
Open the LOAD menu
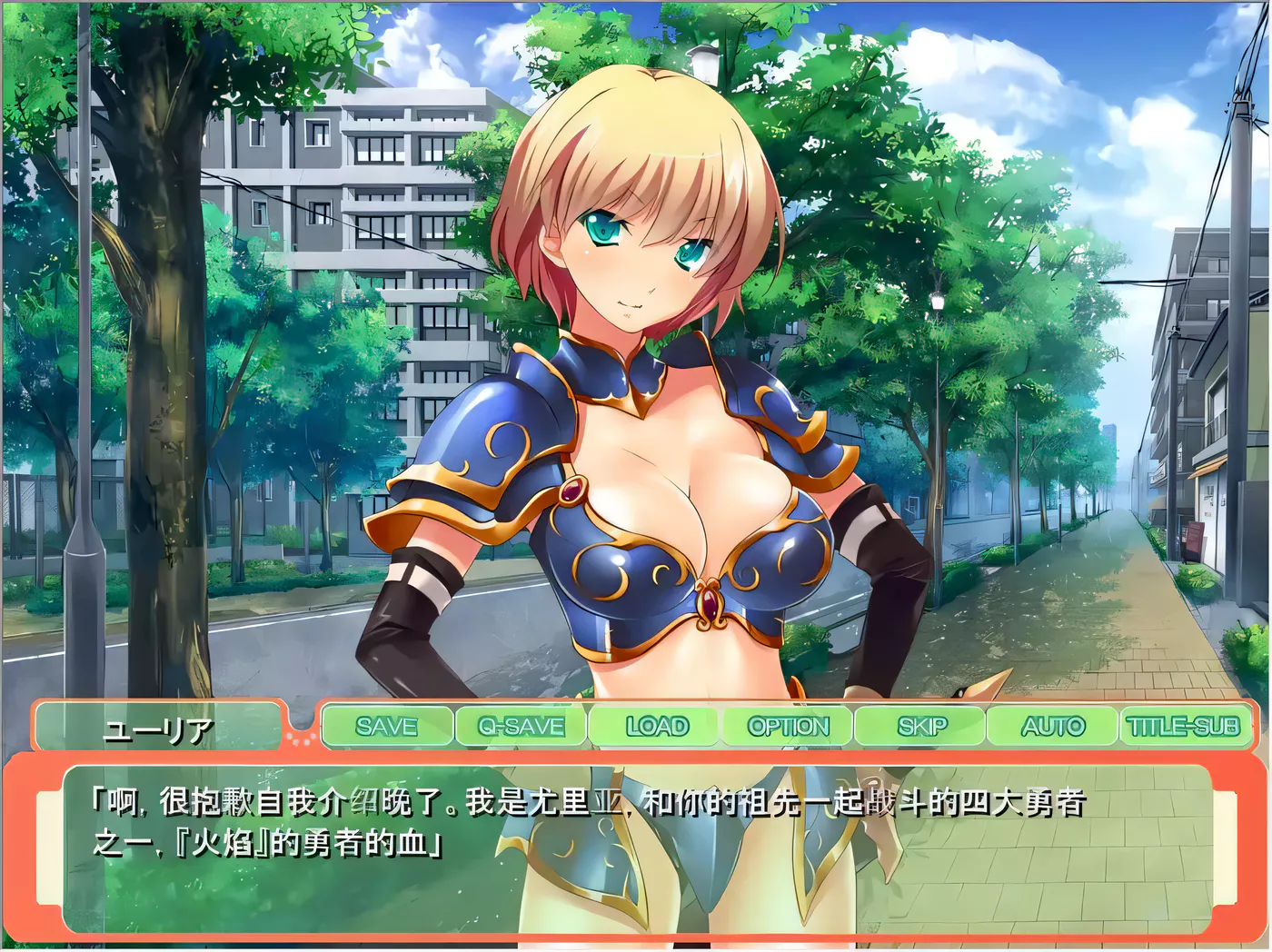(x=656, y=727)
